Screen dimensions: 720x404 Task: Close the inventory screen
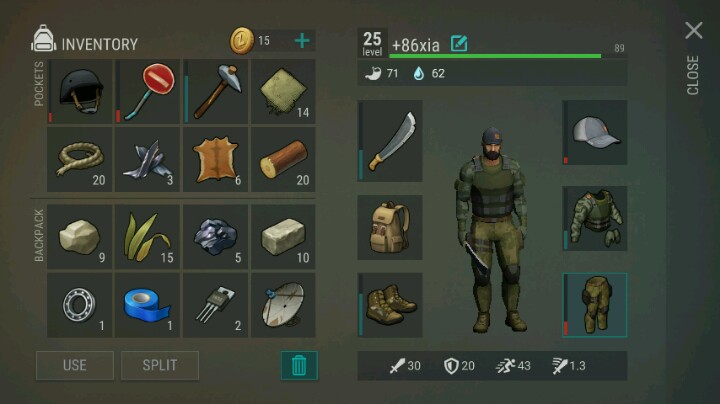pyautogui.click(x=693, y=31)
